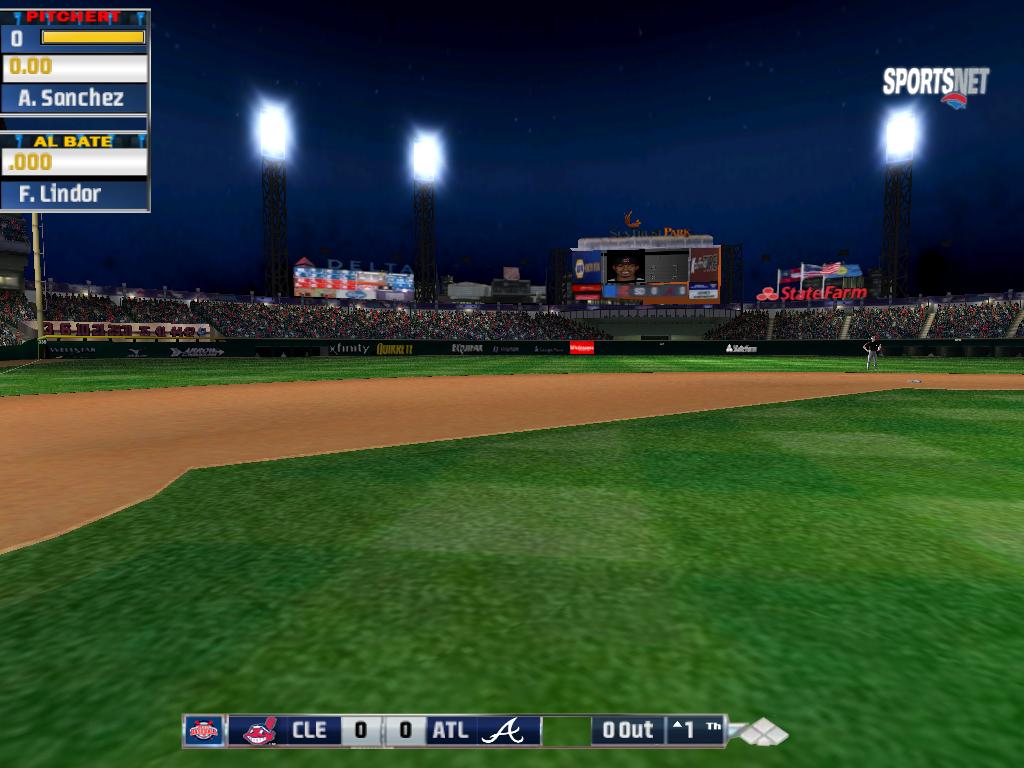1024x768 pixels.
Task: Click the Atlanta Braves logo on scoreboard
Action: pos(502,731)
